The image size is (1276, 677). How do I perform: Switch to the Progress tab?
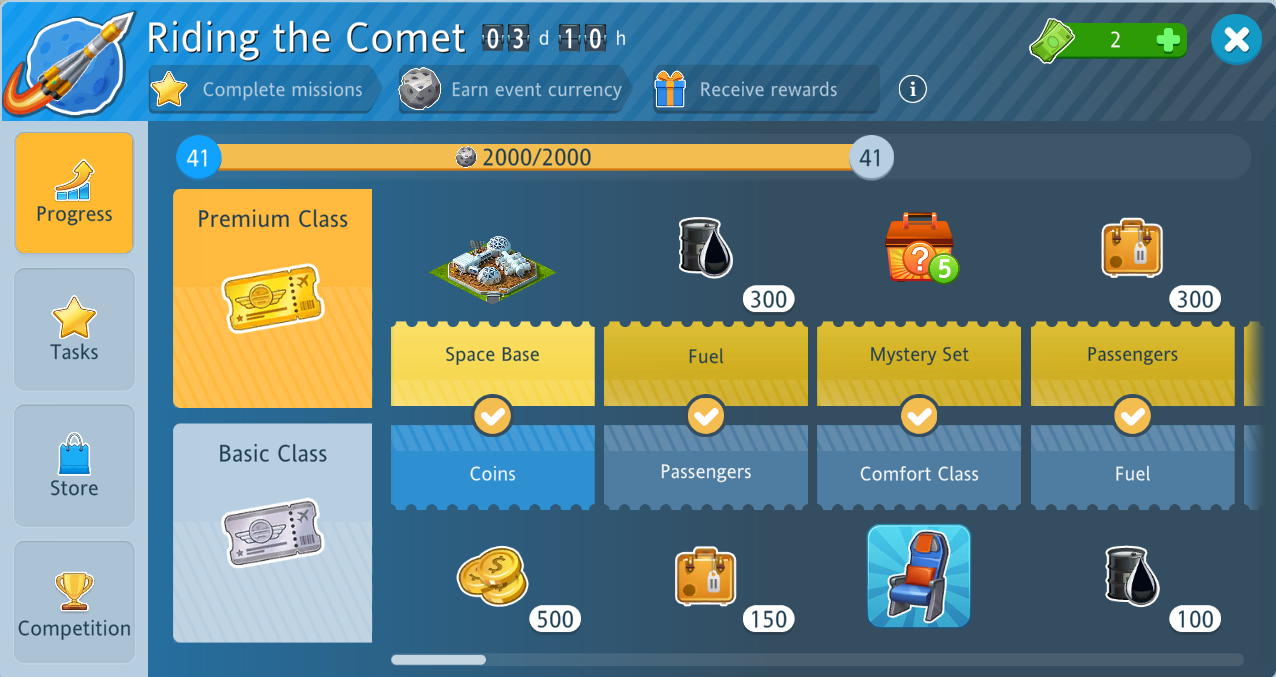pos(74,193)
